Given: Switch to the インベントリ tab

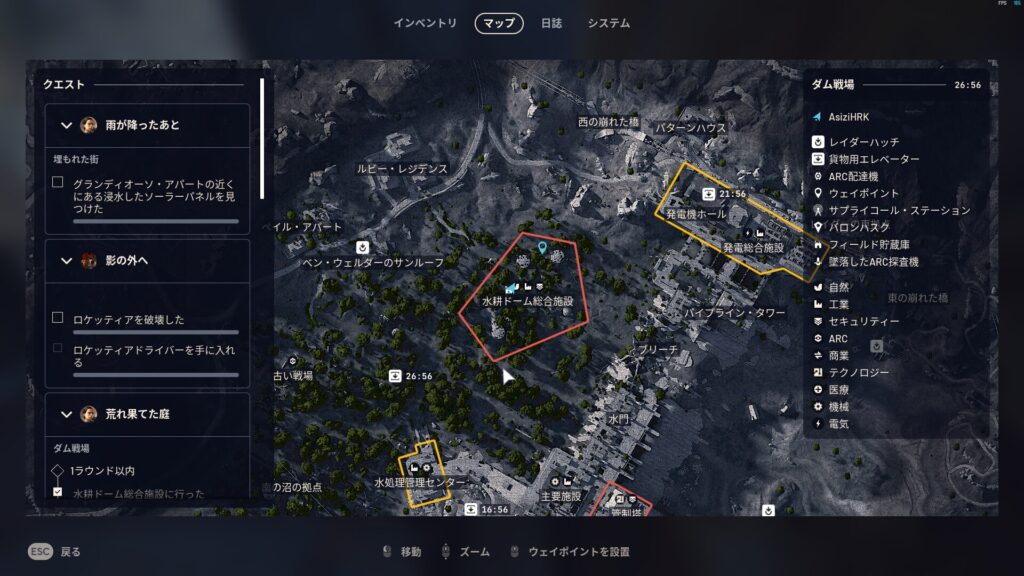Looking at the screenshot, I should pos(425,23).
